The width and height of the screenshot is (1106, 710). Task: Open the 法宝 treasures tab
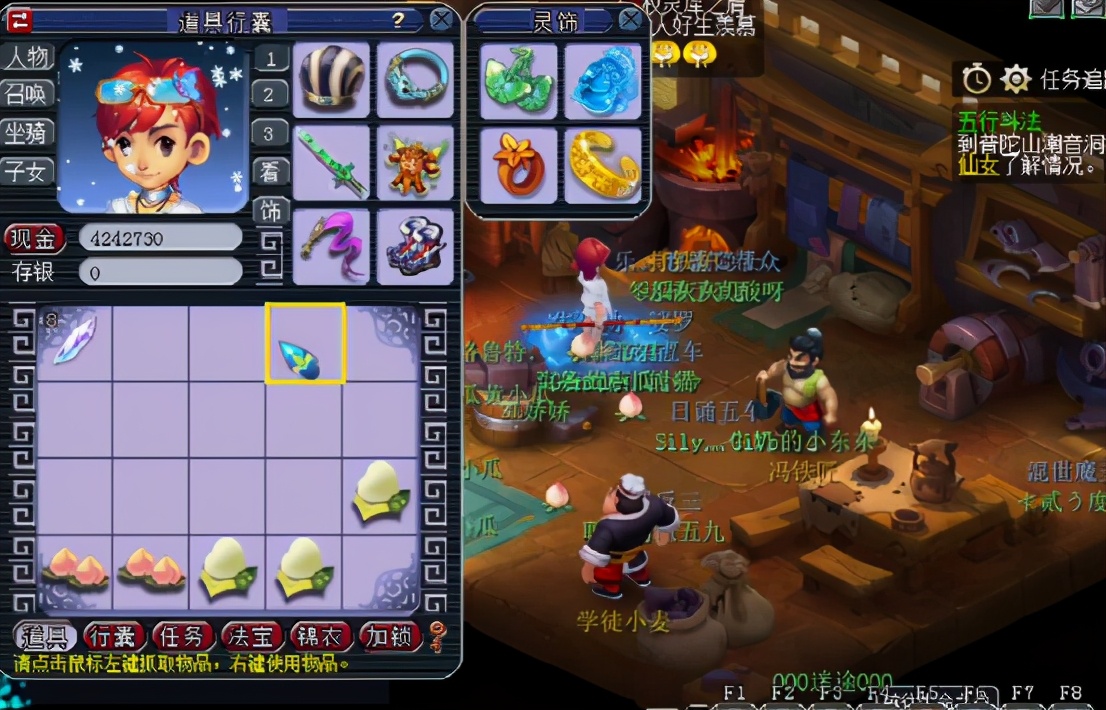click(x=251, y=636)
